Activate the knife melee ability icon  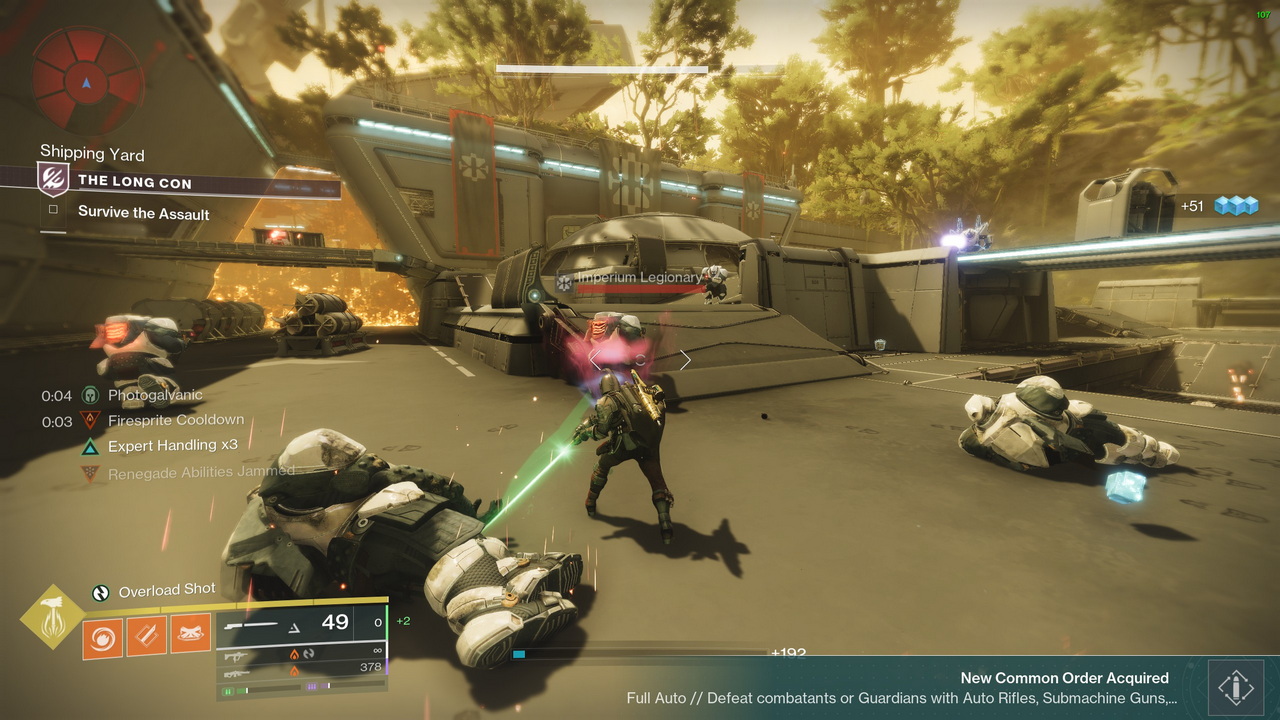[x=146, y=636]
